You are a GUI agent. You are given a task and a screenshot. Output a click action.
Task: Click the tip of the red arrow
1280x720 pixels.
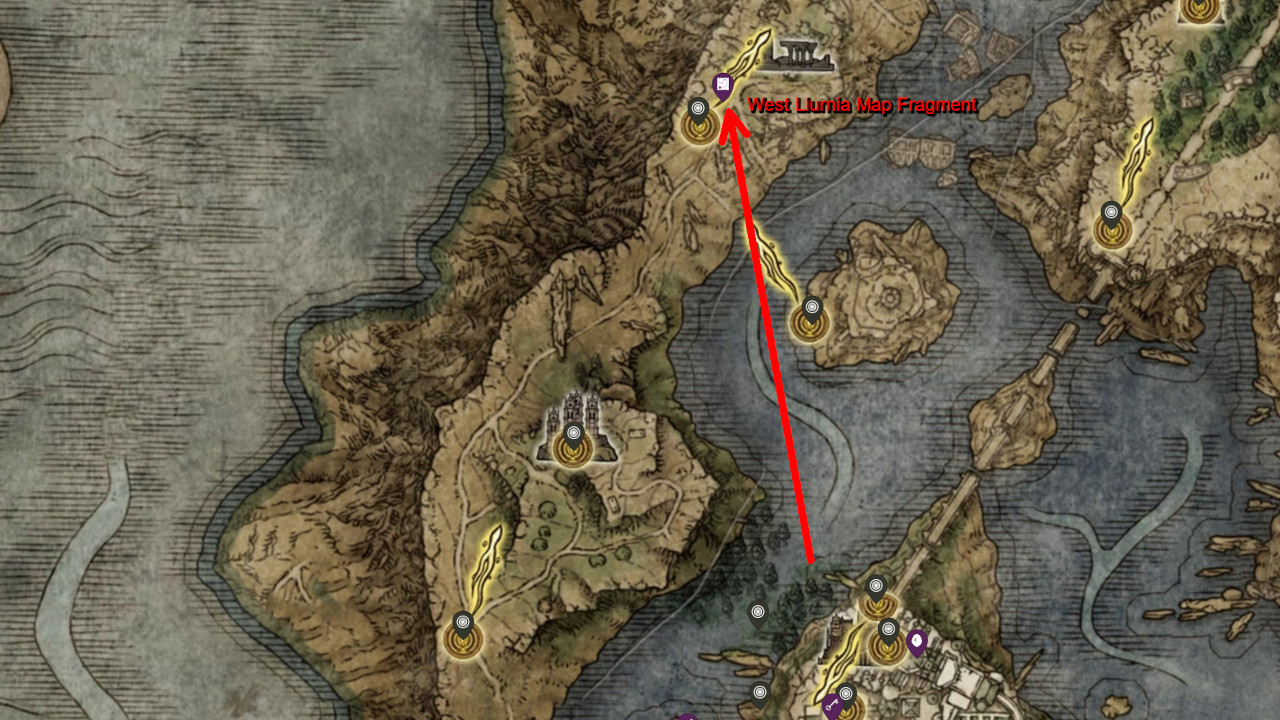tap(731, 110)
